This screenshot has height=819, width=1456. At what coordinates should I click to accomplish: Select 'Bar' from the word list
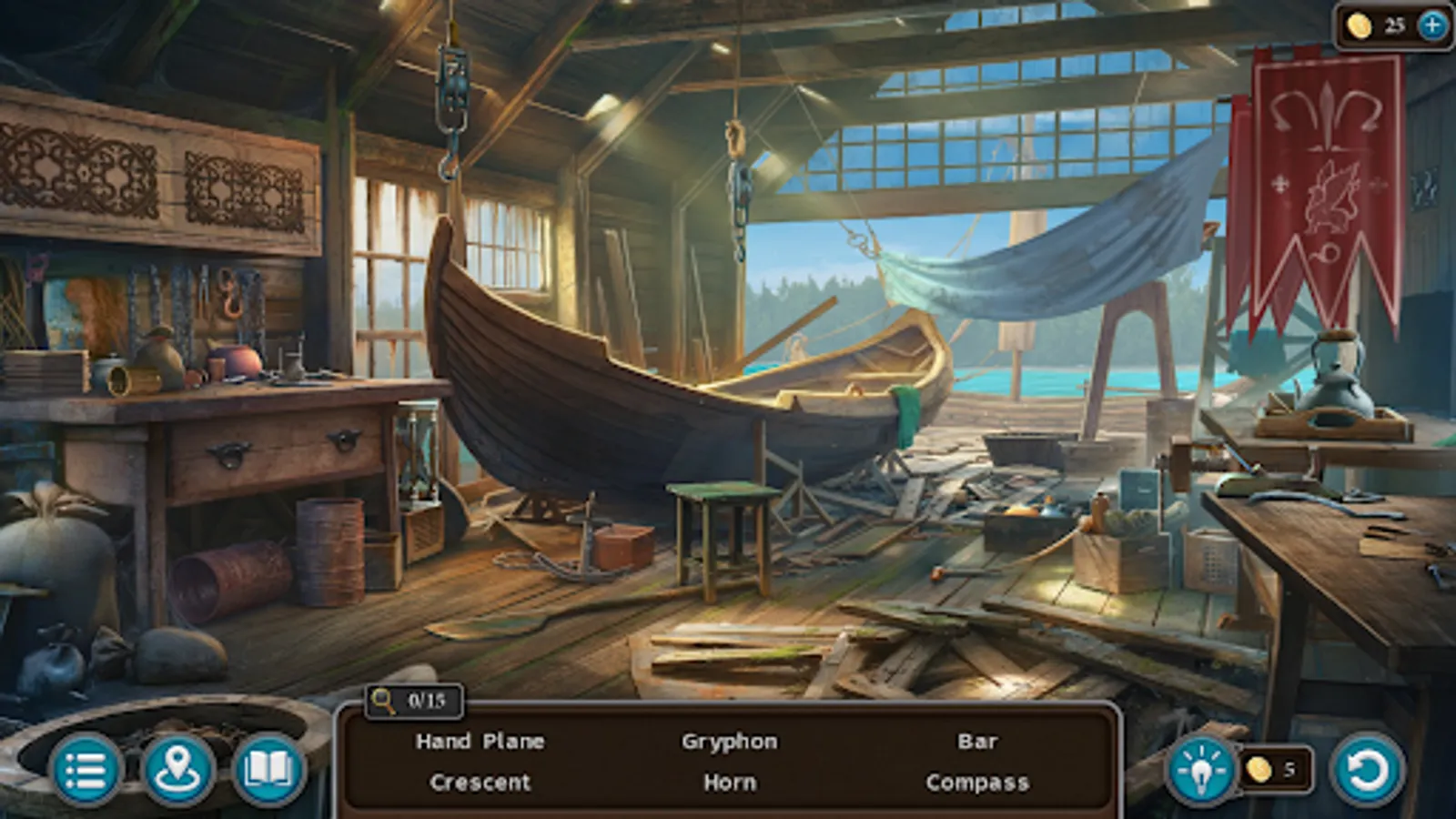[978, 742]
